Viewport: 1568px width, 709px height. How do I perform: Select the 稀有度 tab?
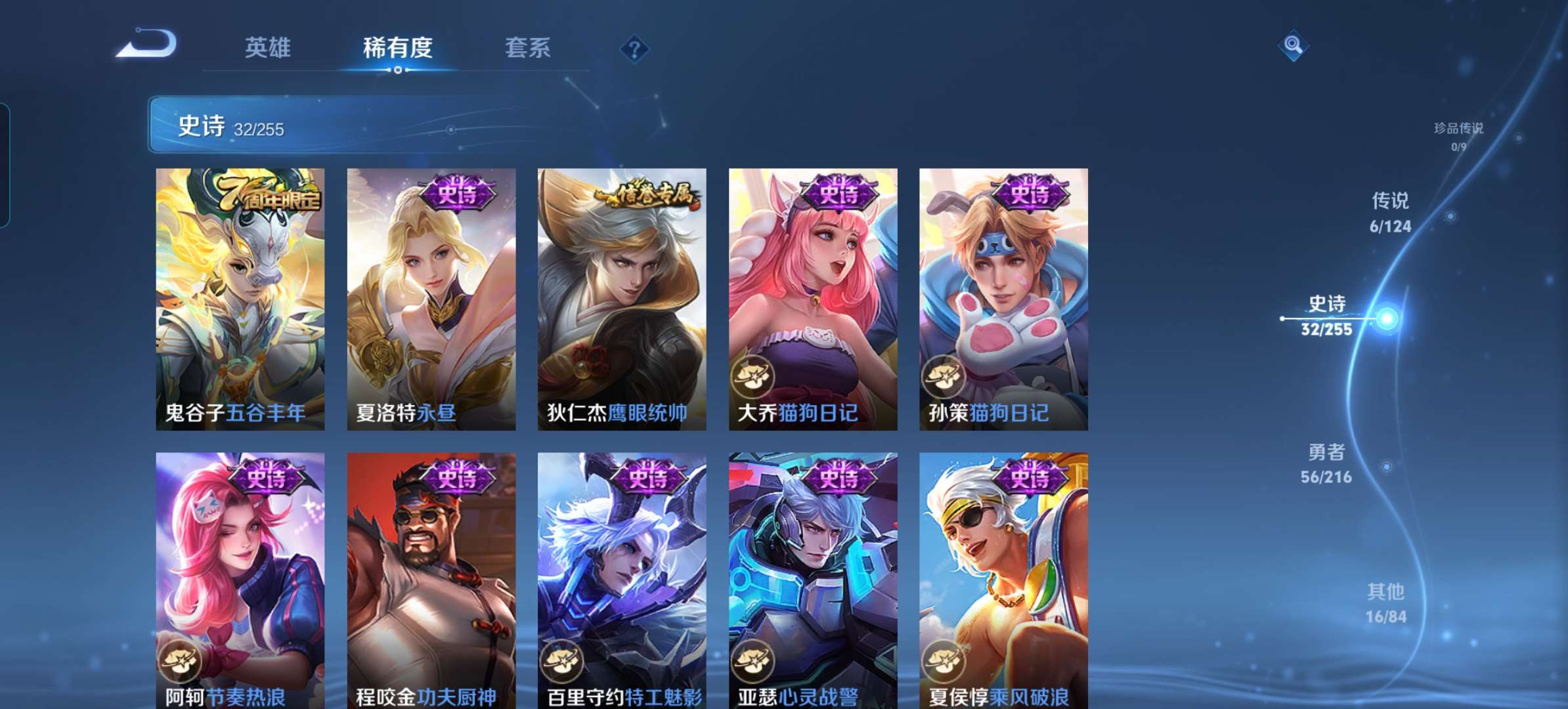click(397, 48)
